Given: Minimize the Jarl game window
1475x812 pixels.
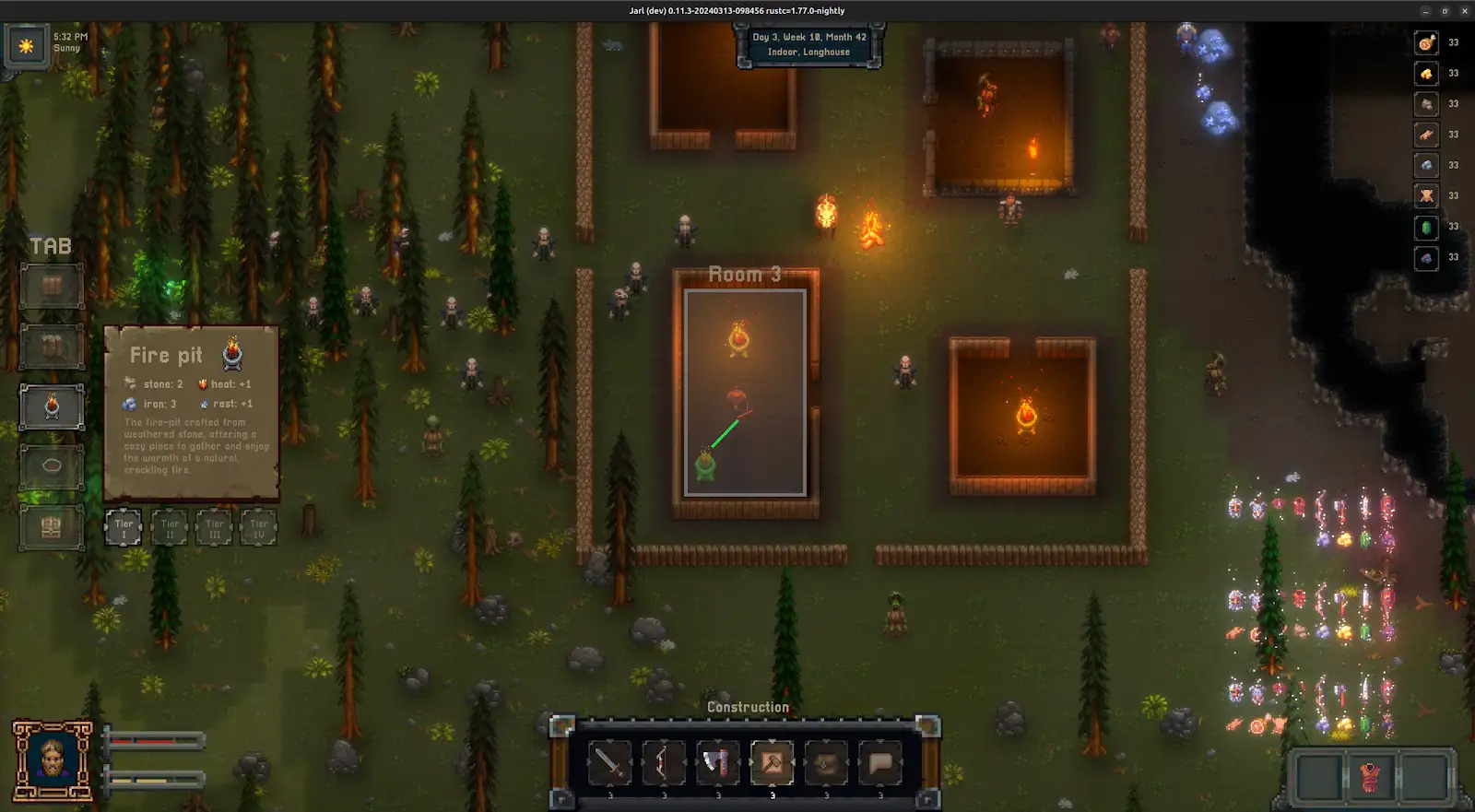Looking at the screenshot, I should pyautogui.click(x=1425, y=11).
